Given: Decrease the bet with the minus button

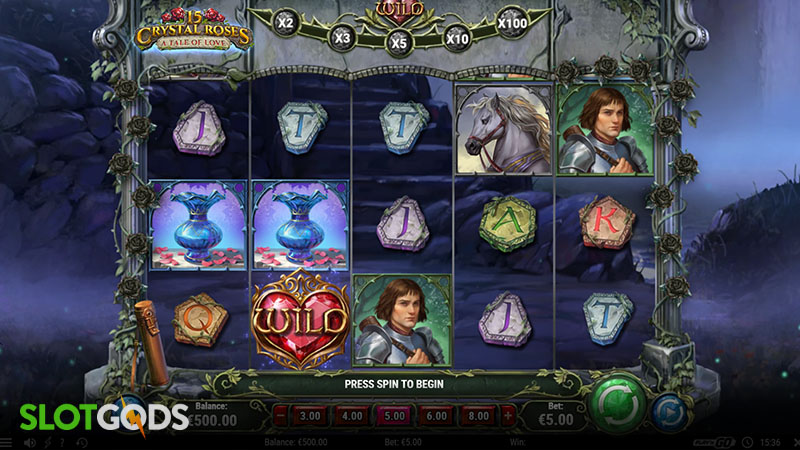Looking at the screenshot, I should click(x=281, y=414).
